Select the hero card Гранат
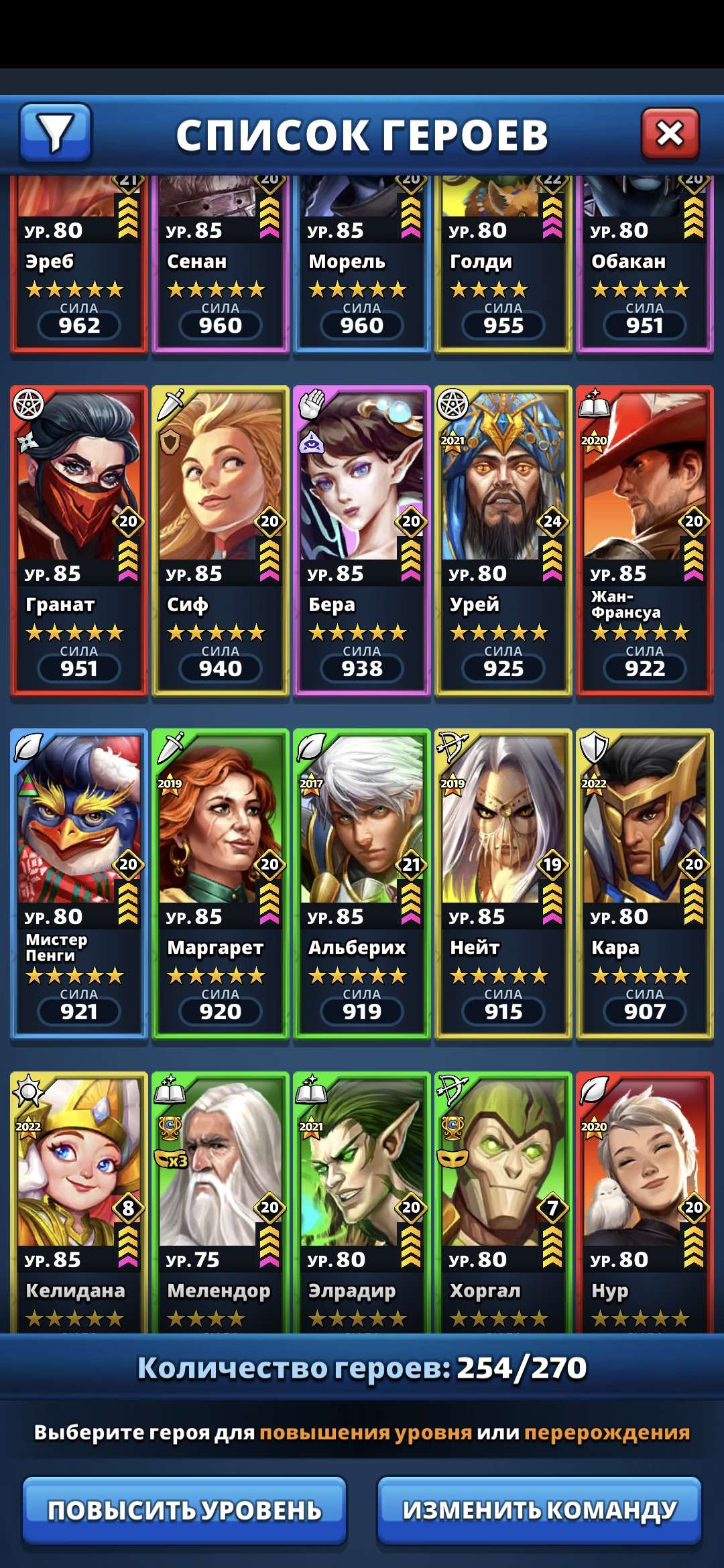This screenshot has width=724, height=1568. pos(79,540)
